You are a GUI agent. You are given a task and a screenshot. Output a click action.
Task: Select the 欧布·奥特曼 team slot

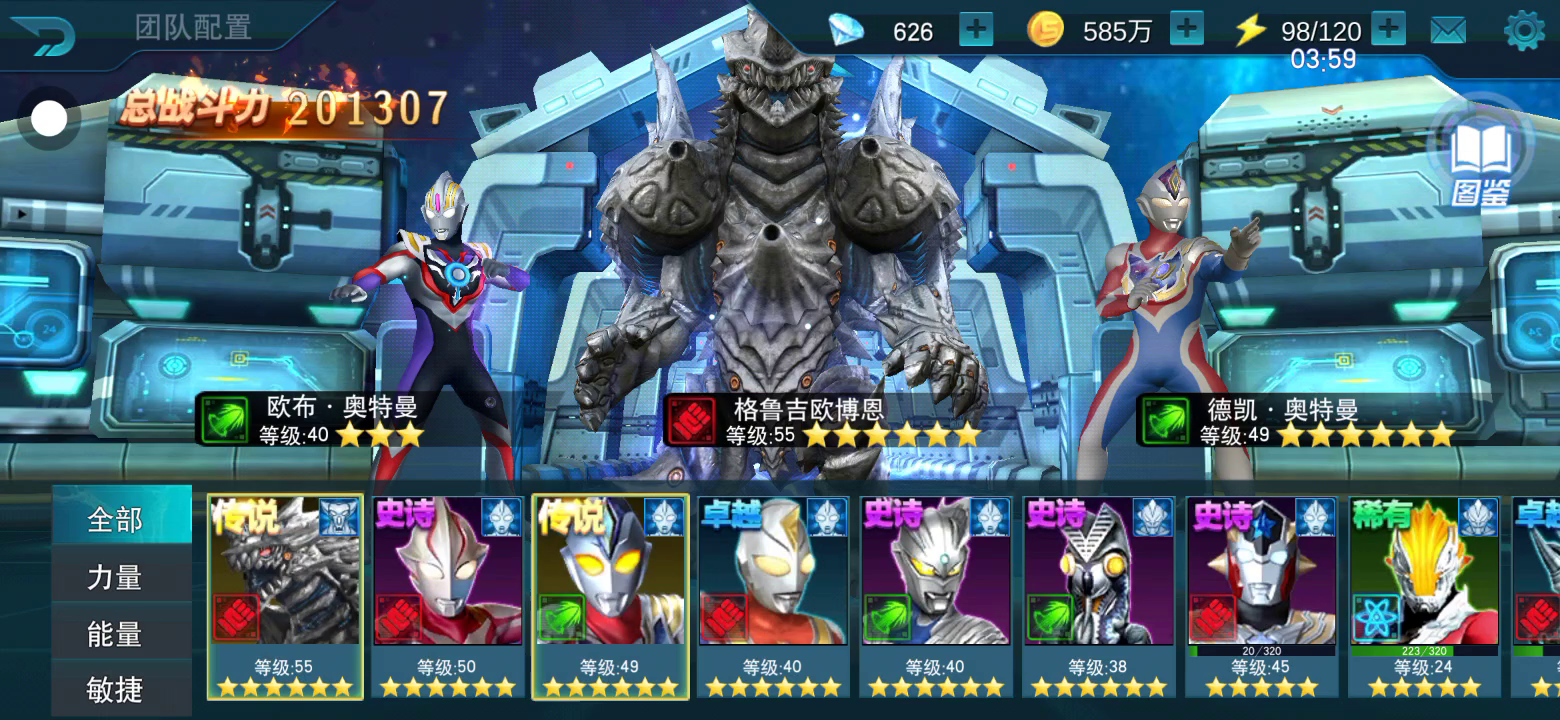(x=430, y=320)
